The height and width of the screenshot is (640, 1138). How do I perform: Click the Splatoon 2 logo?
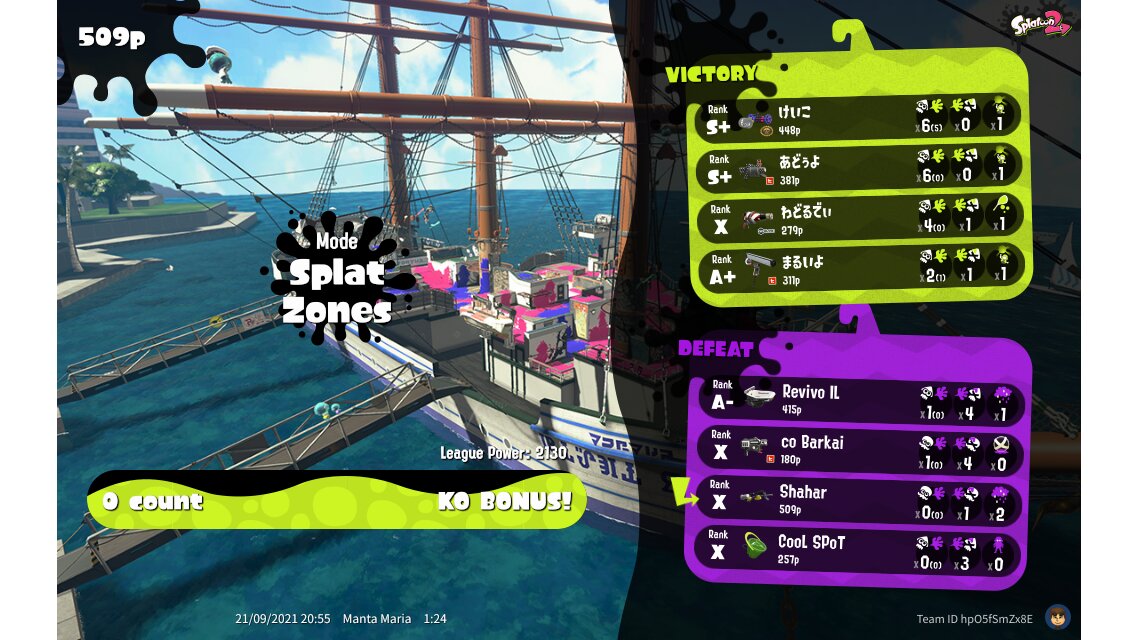tap(1040, 24)
